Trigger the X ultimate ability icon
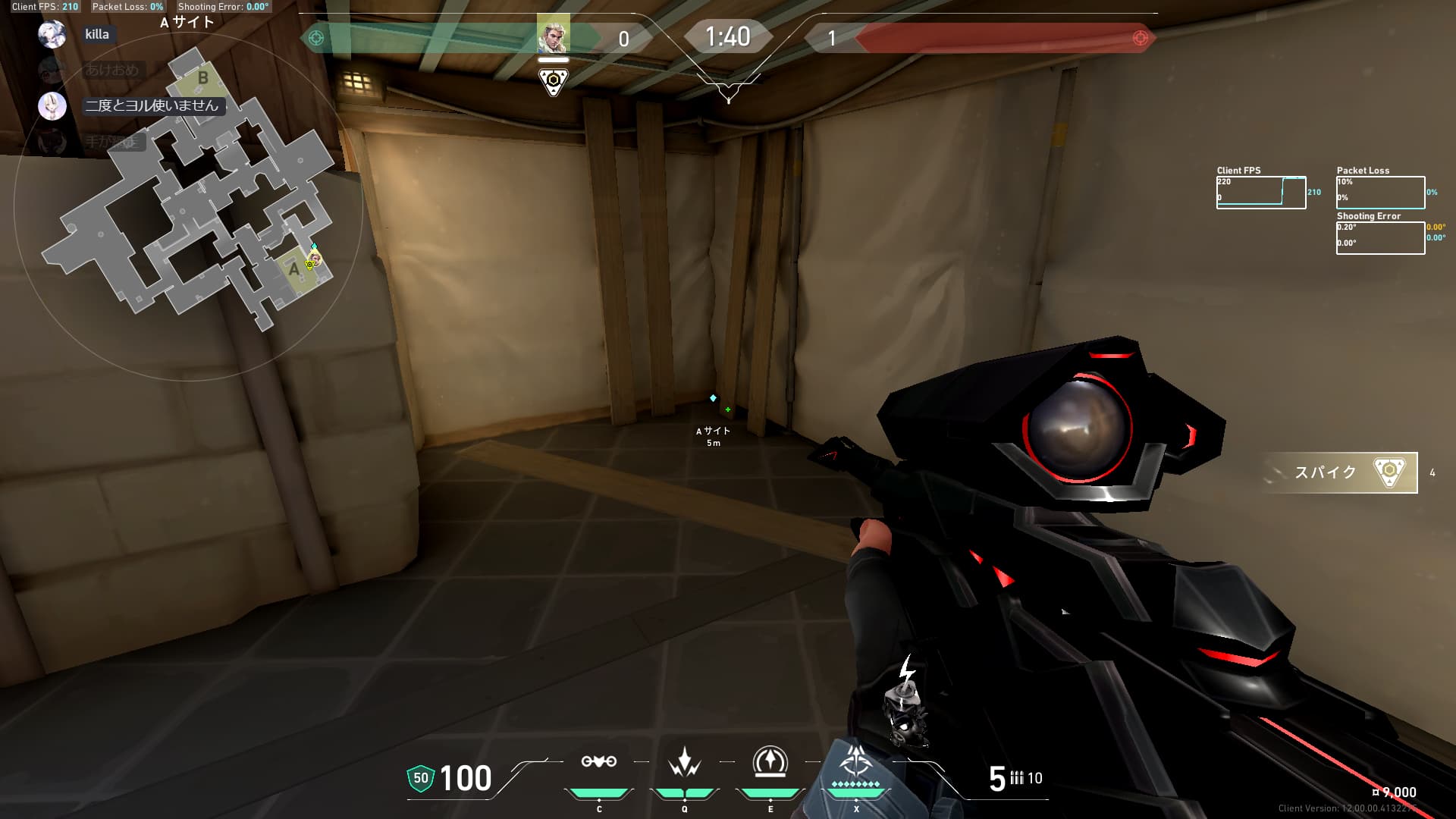Viewport: 1456px width, 819px height. tap(855, 762)
